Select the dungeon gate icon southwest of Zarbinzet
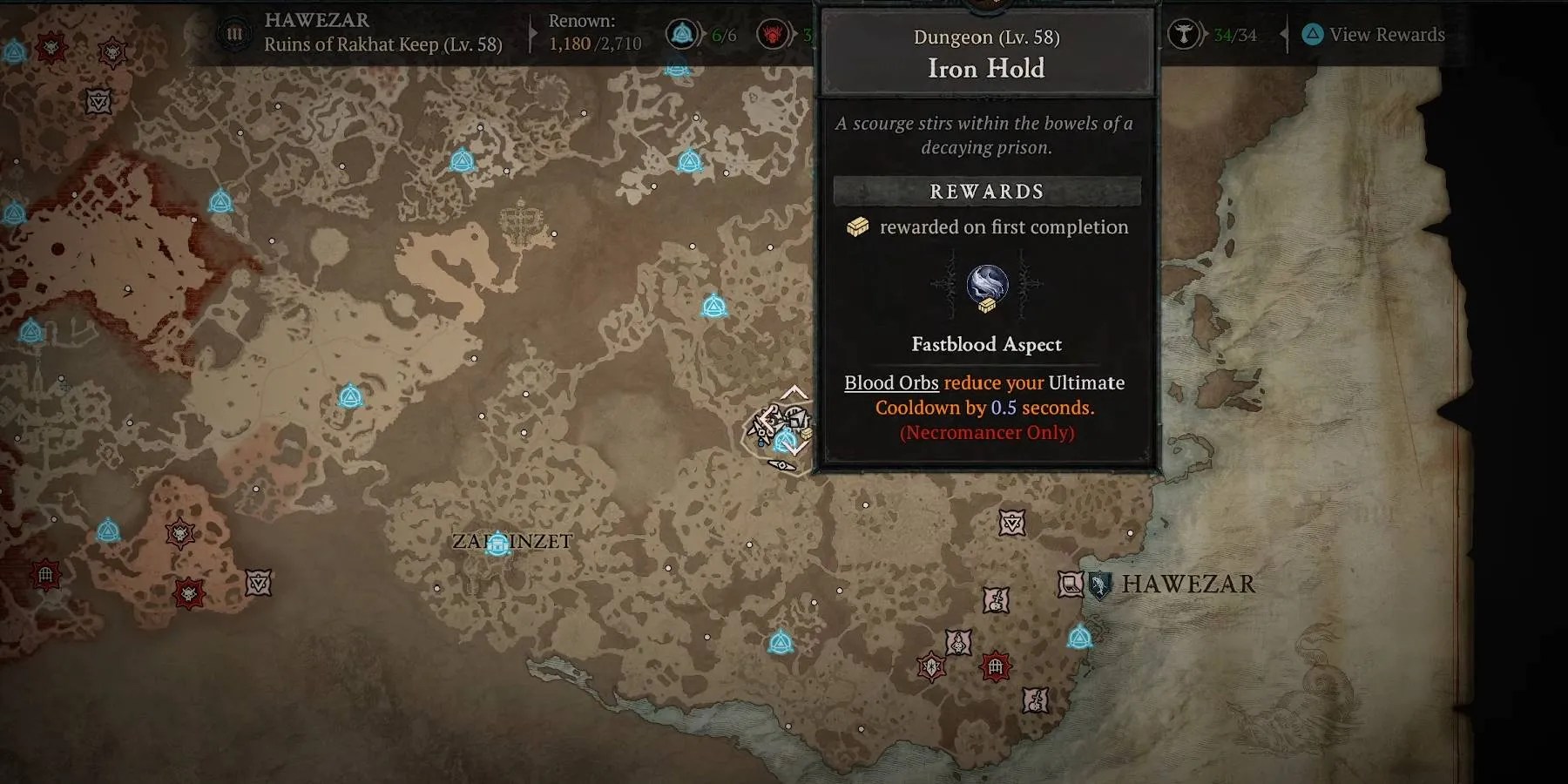This screenshot has height=784, width=1568. pyautogui.click(x=44, y=574)
